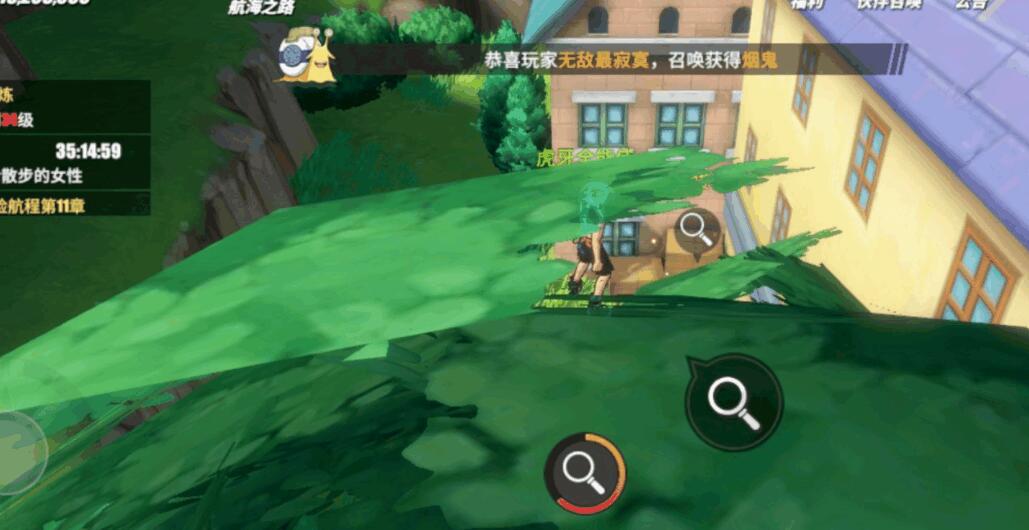Inspect using the small magnifier beside the character

pos(695,229)
